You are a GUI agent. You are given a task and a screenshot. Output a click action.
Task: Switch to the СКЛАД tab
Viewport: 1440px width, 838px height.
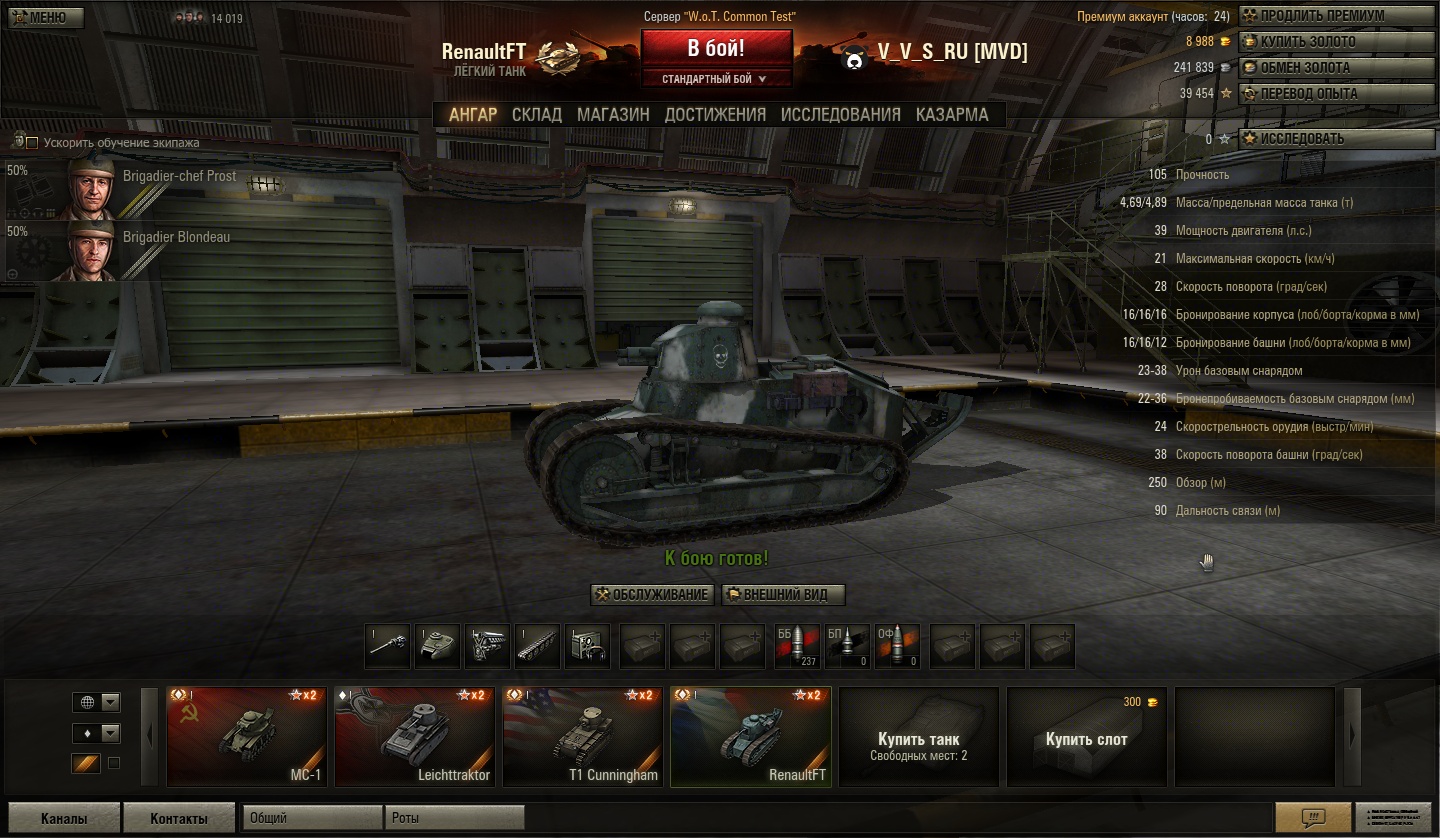click(537, 115)
